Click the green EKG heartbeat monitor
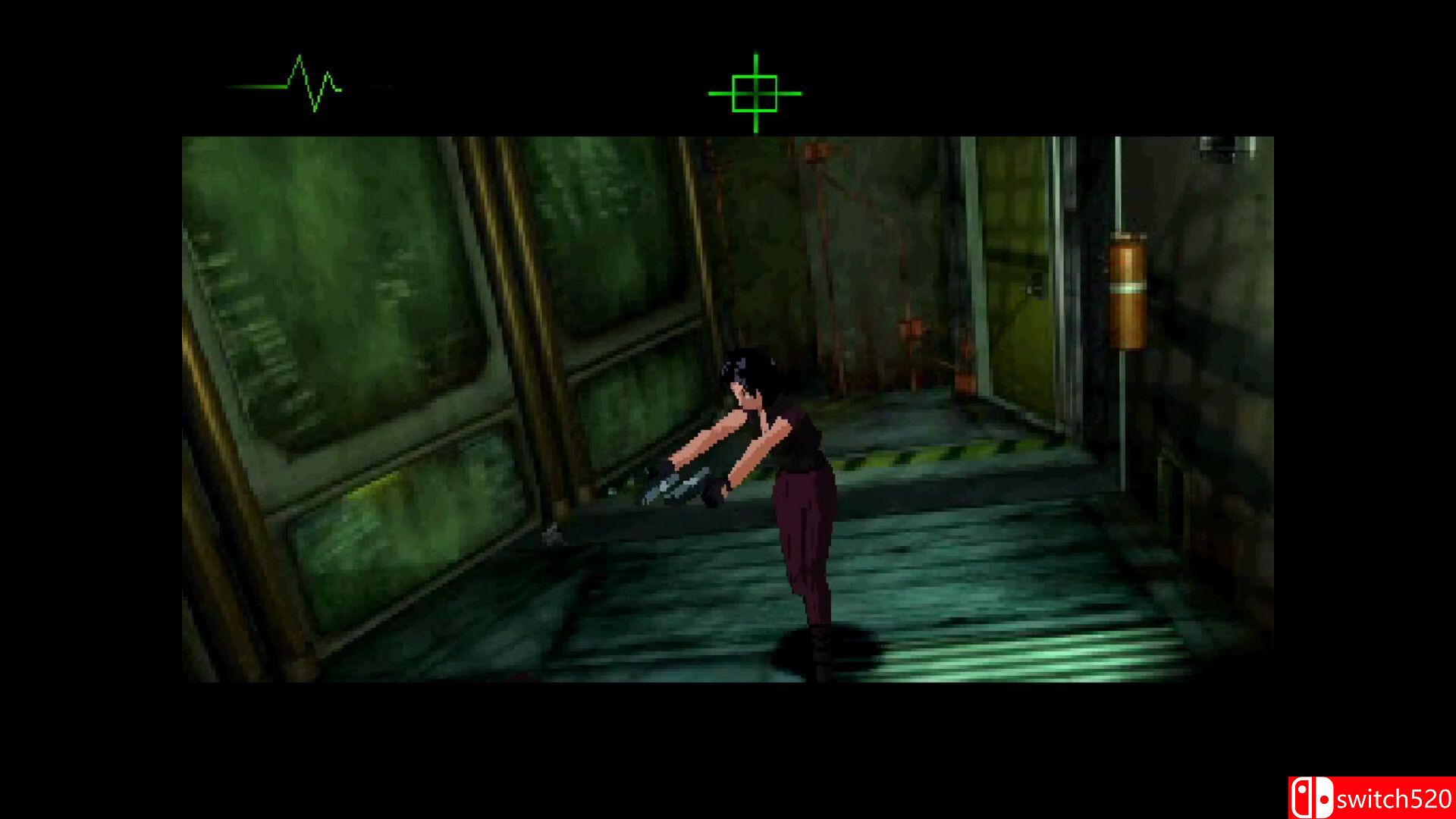Image resolution: width=1456 pixels, height=819 pixels. (303, 83)
